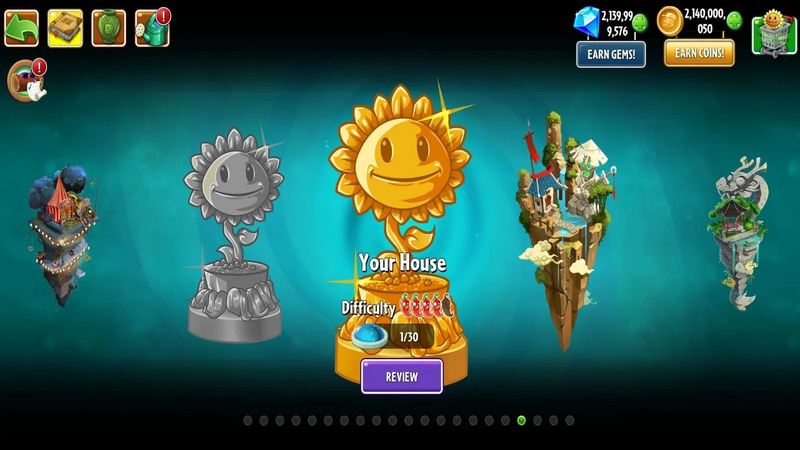Click the Earn Coins! button
Image resolution: width=800 pixels, height=450 pixels.
pos(699,53)
